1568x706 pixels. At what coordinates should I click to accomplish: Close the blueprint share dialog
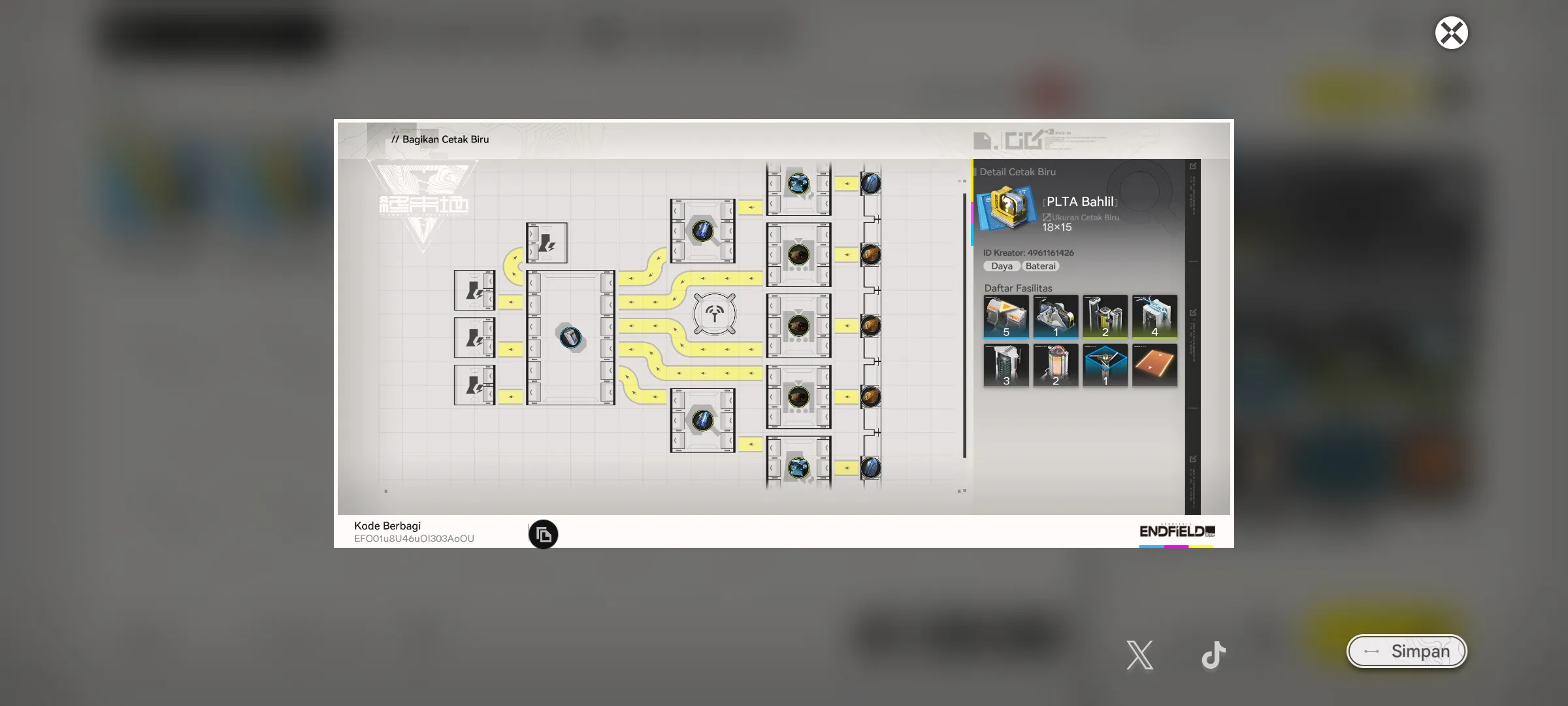1451,33
